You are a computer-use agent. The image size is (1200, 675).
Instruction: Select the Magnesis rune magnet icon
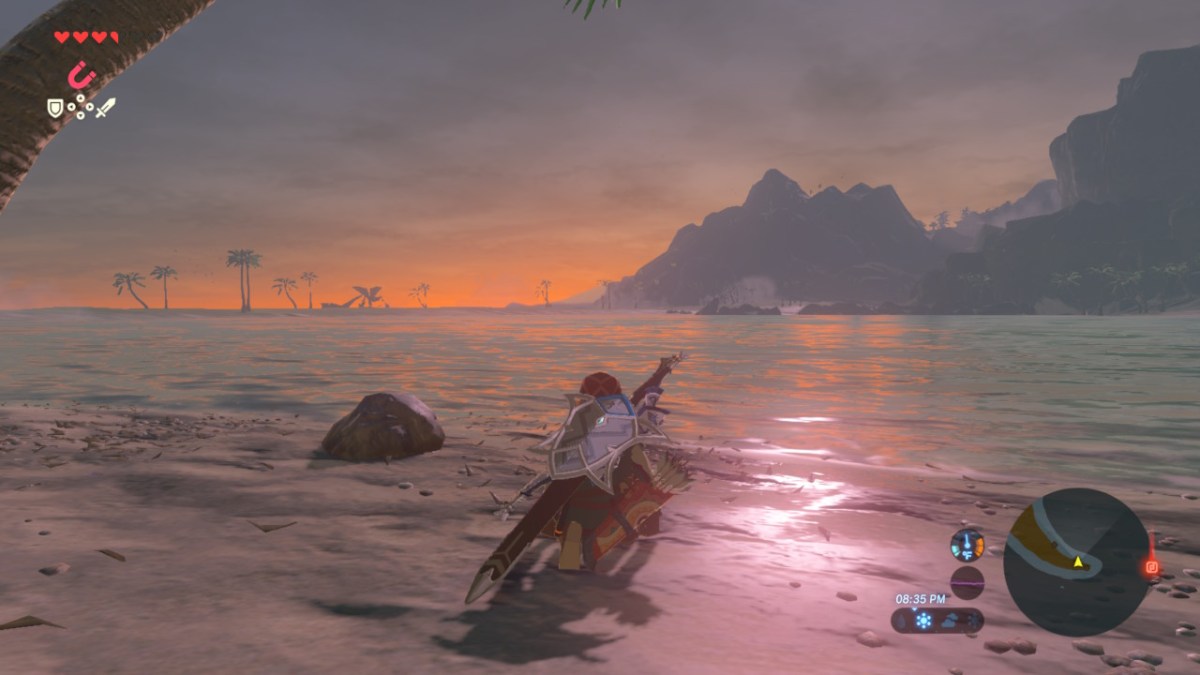point(80,75)
